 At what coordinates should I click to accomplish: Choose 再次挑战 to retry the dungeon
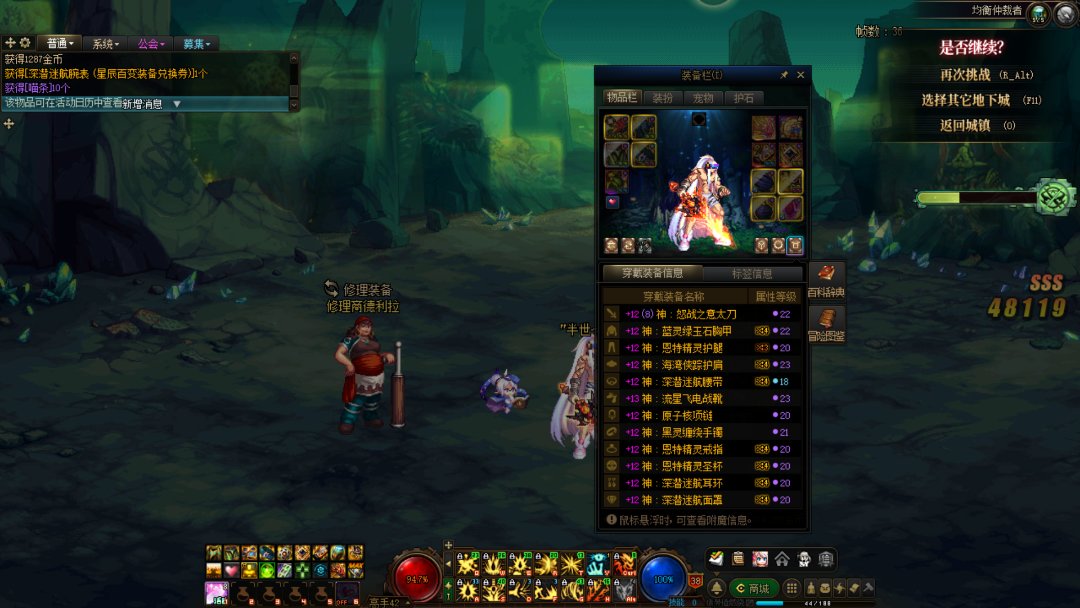965,74
